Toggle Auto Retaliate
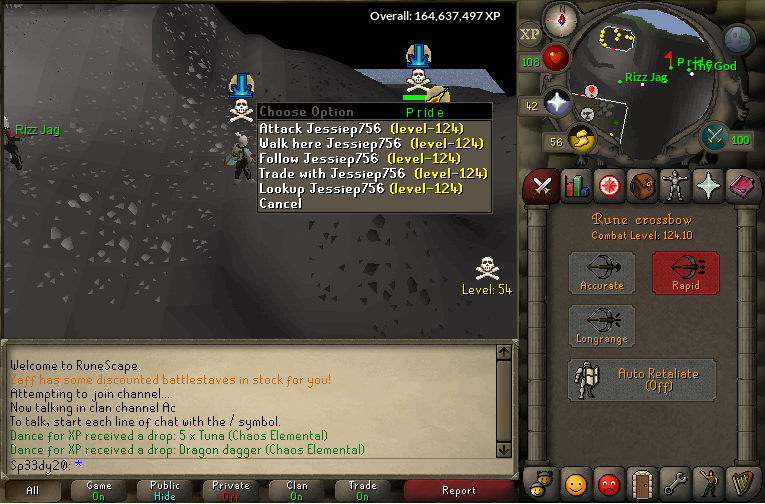Viewport: 765px width, 504px height. click(642, 380)
